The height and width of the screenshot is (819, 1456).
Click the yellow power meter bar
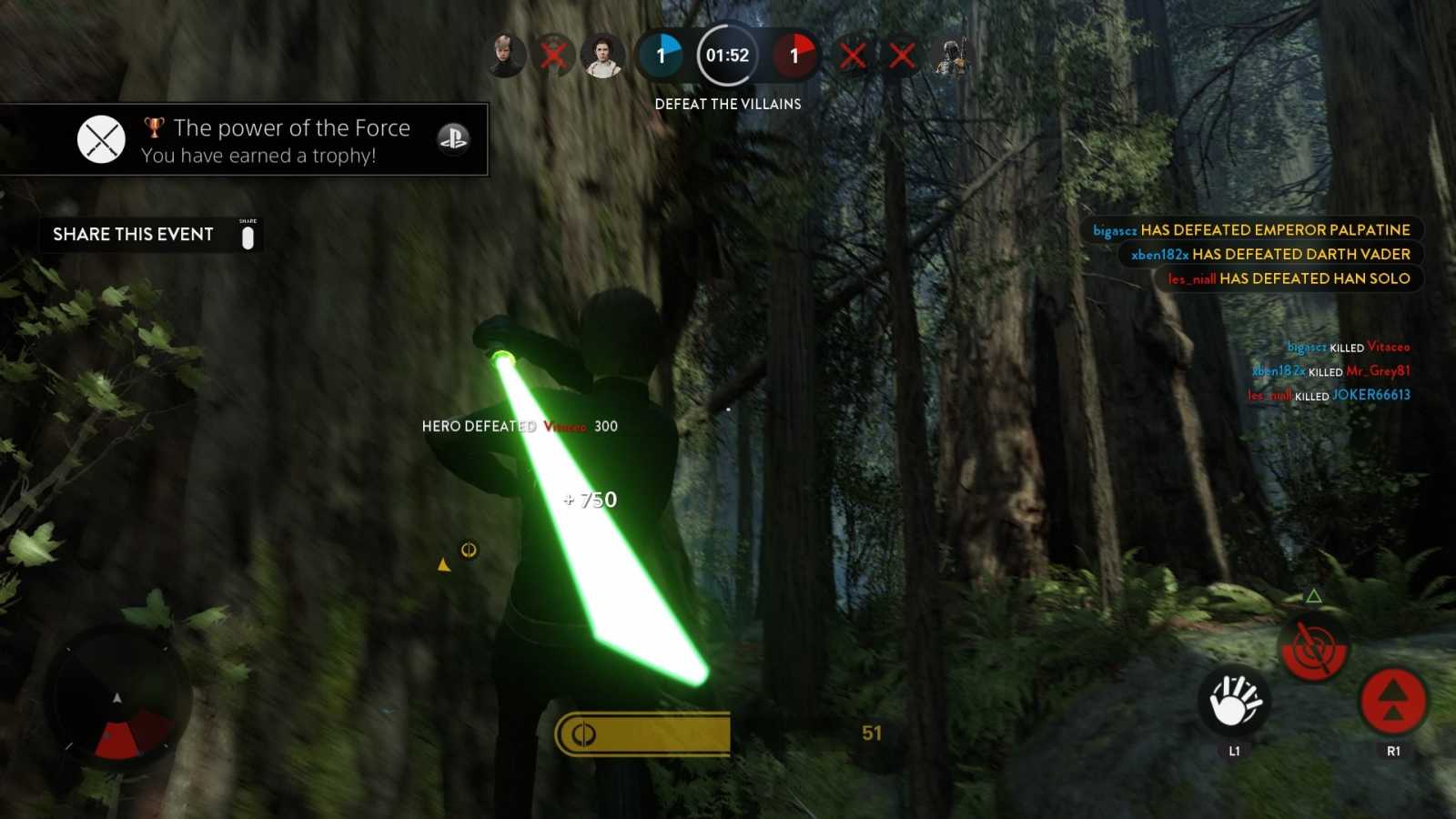(640, 733)
